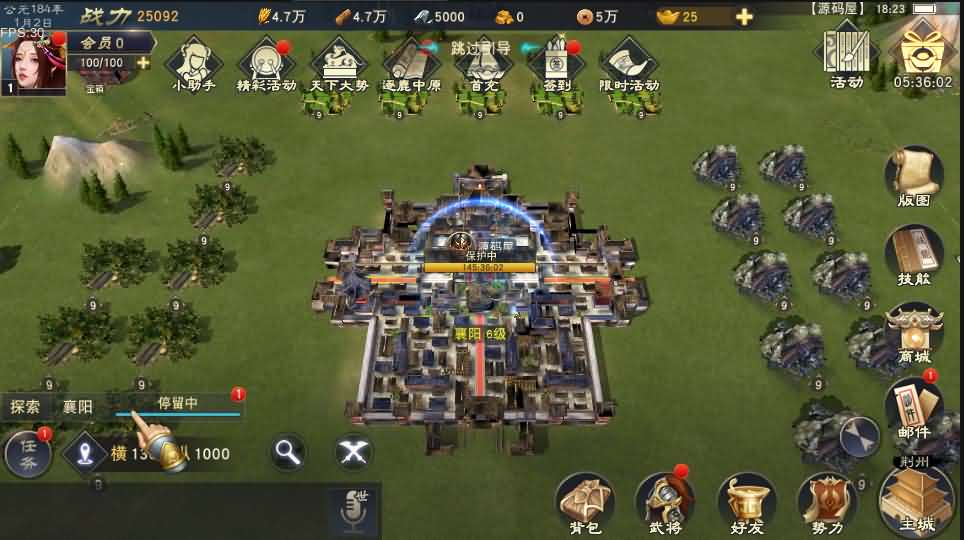Image resolution: width=964 pixels, height=540 pixels.
Task: Open the 首充 first recharge offer
Action: click(484, 62)
